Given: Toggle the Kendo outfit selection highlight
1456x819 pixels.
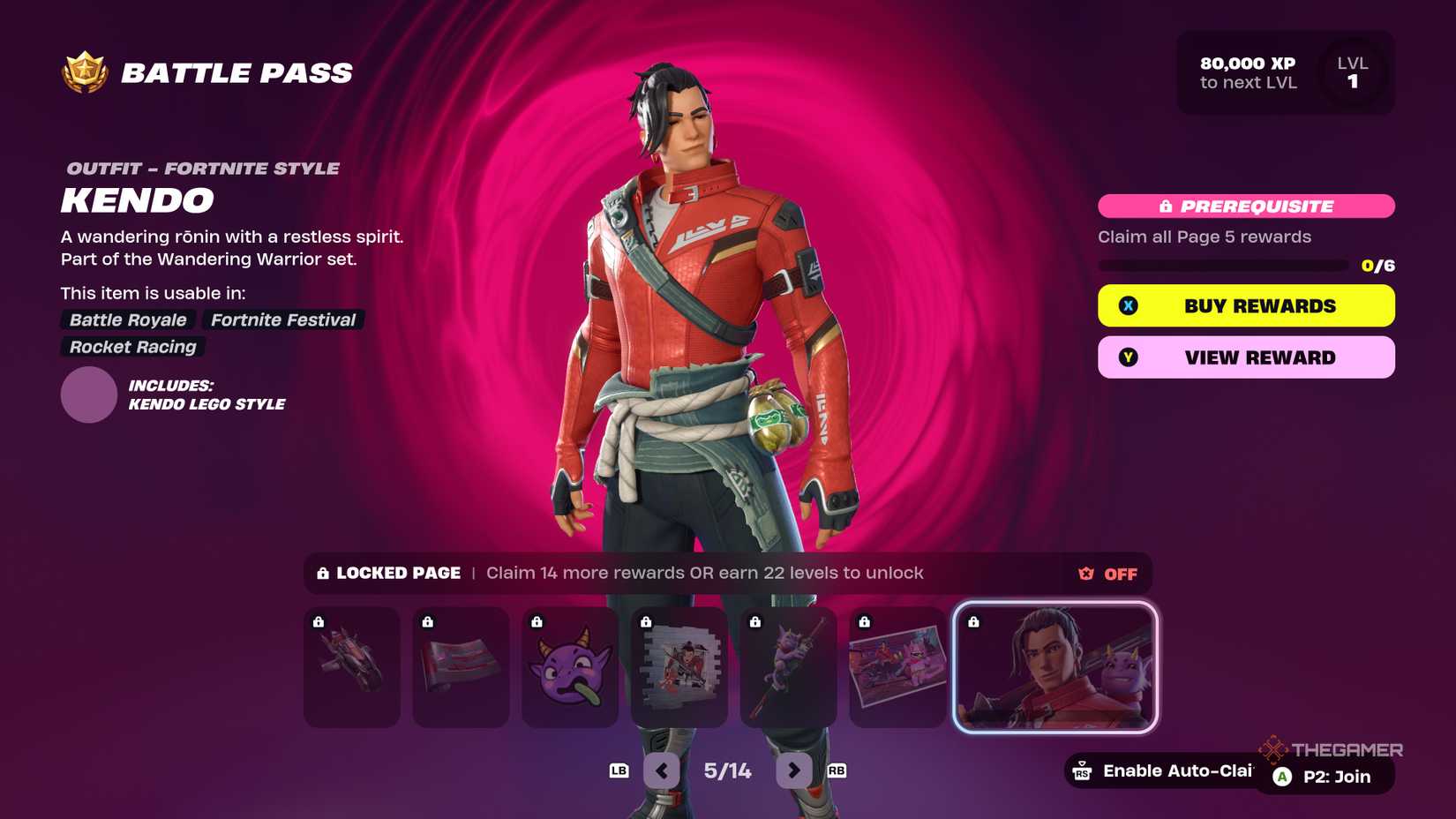Looking at the screenshot, I should [1054, 668].
